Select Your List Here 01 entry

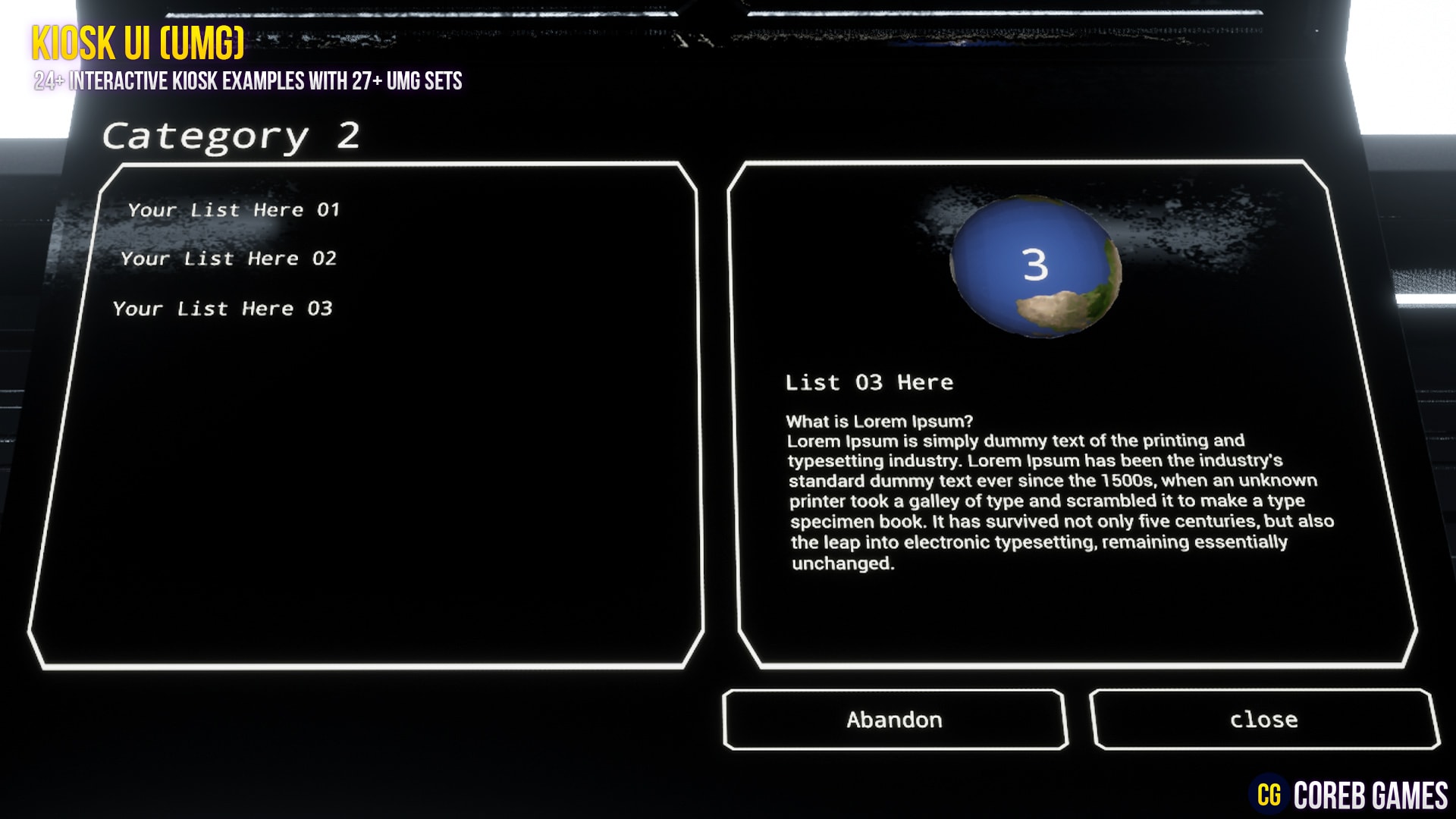235,210
